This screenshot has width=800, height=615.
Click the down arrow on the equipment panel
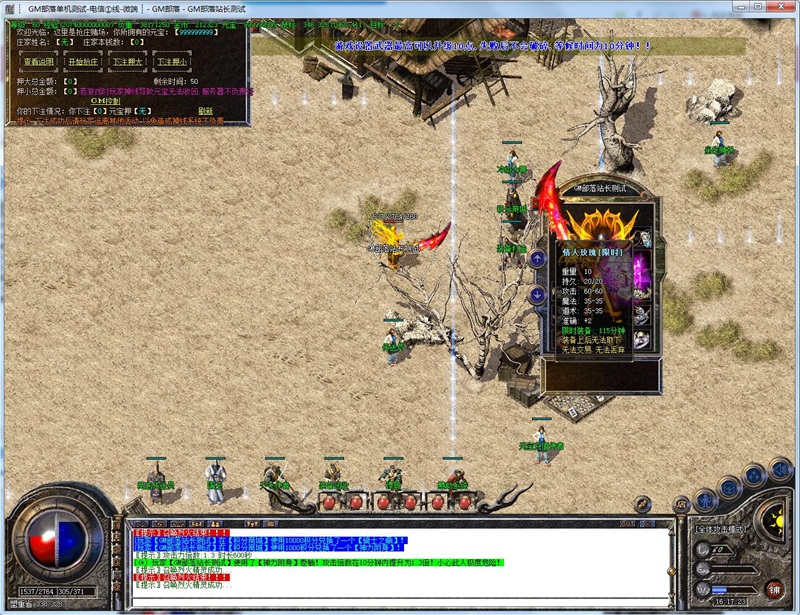[x=538, y=295]
